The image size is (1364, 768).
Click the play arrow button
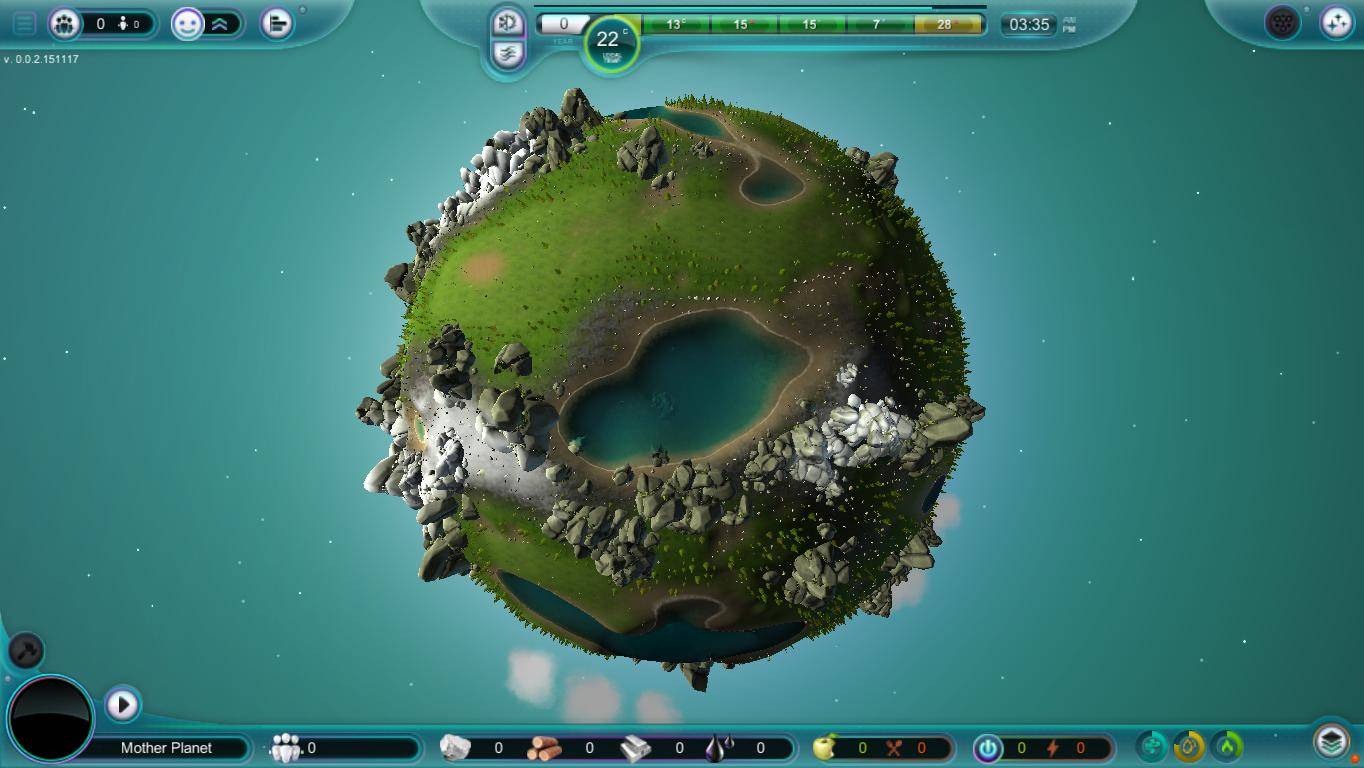pyautogui.click(x=122, y=704)
